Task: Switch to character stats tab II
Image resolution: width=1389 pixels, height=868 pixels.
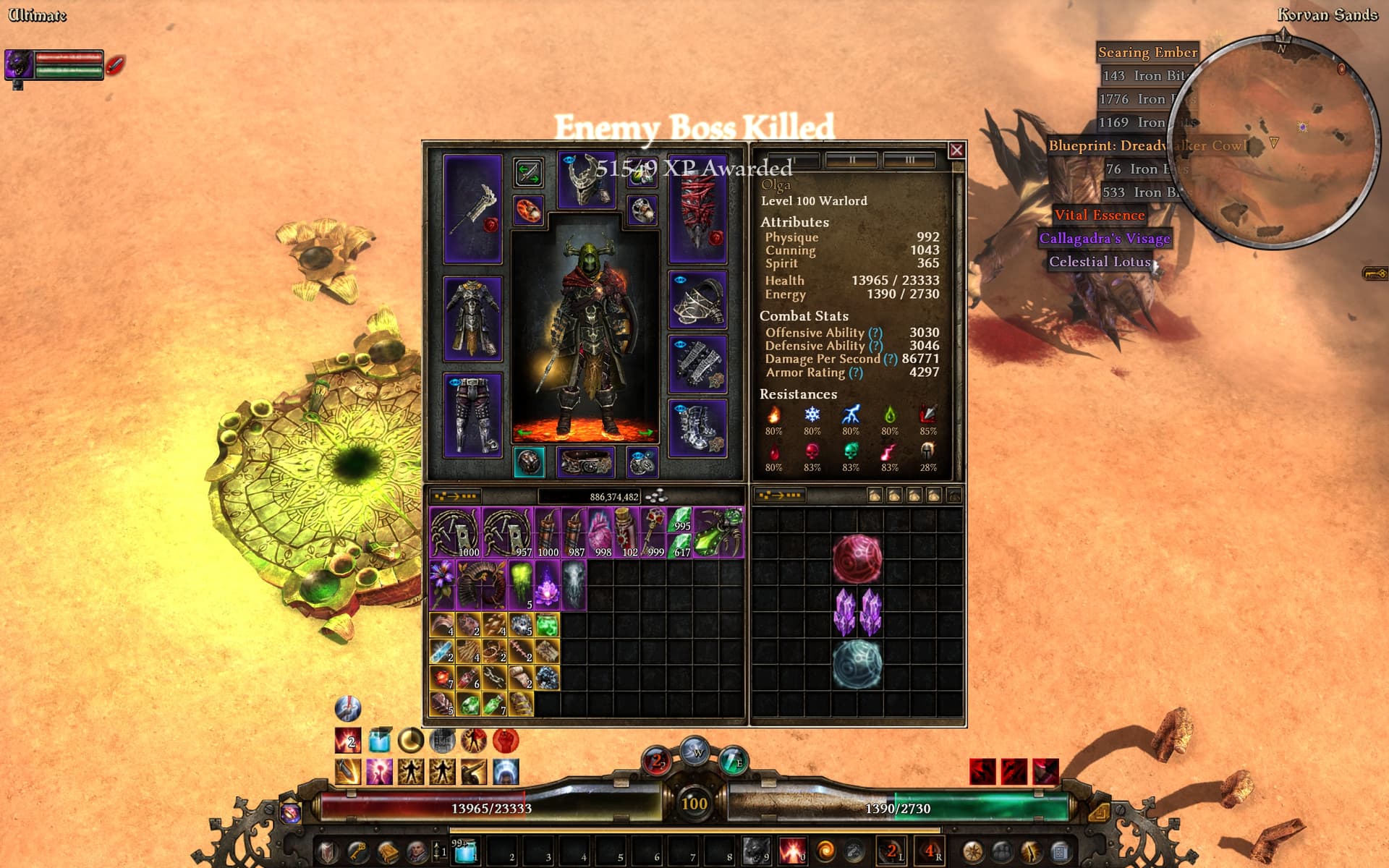Action: 851,160
